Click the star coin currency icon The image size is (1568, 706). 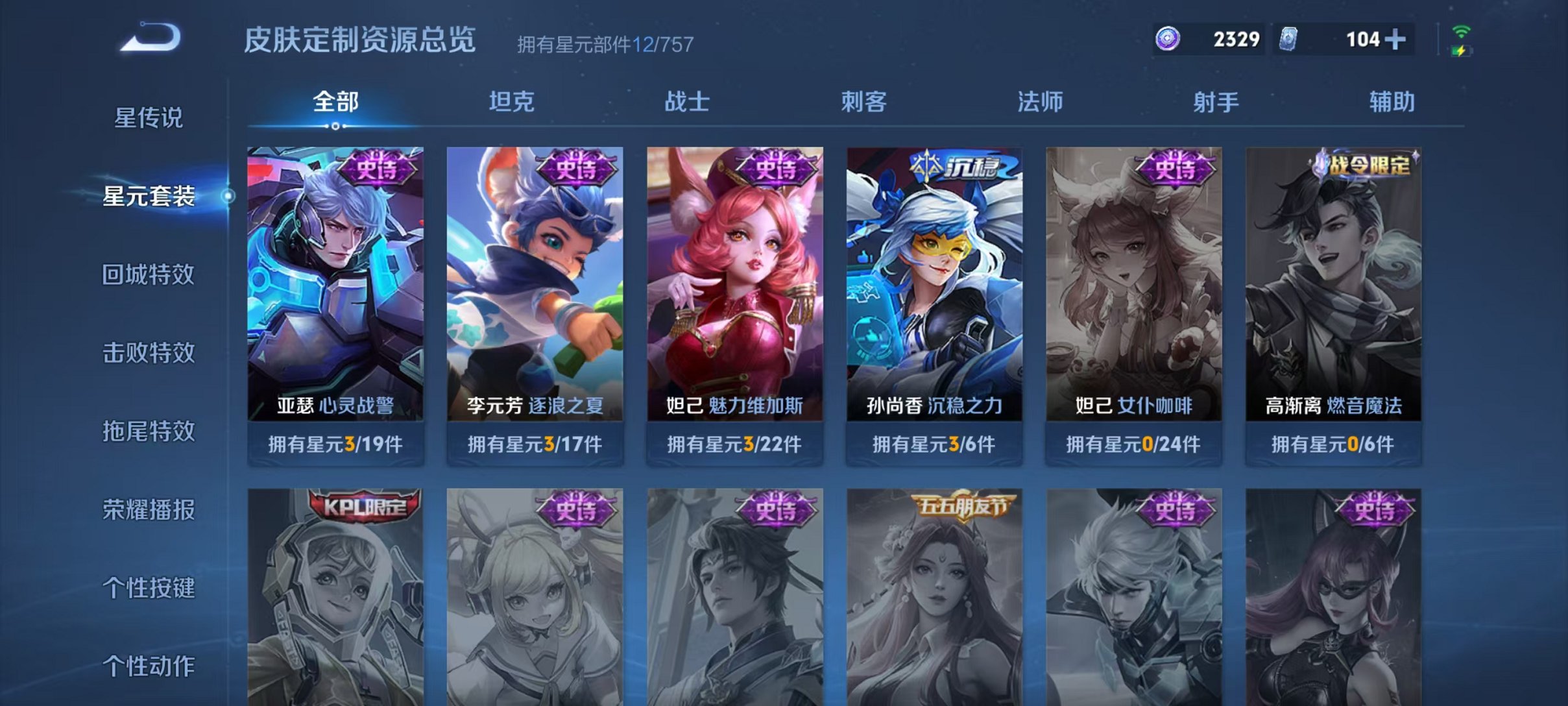pos(1169,39)
